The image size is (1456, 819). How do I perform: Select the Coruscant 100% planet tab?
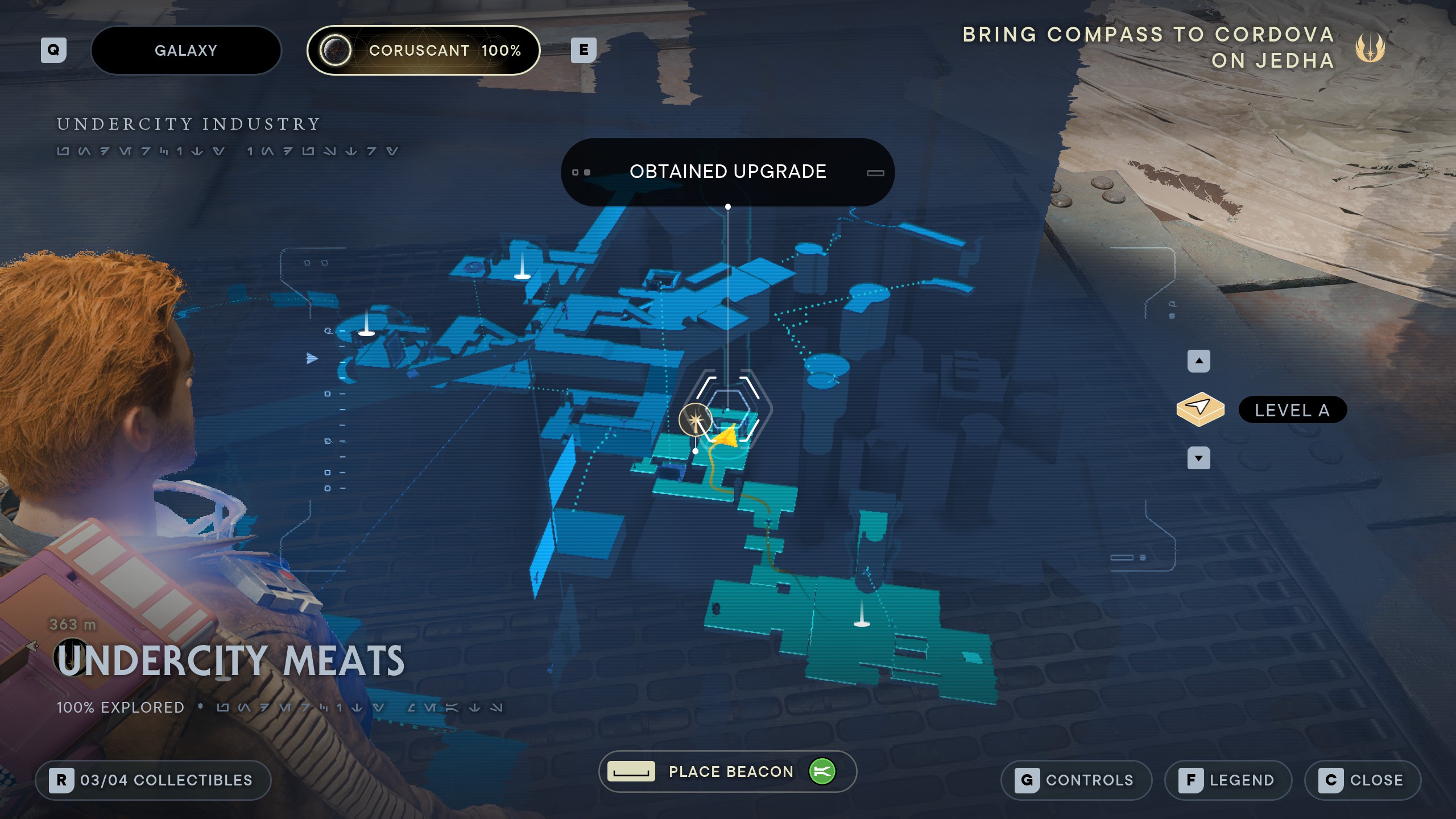[x=423, y=51]
